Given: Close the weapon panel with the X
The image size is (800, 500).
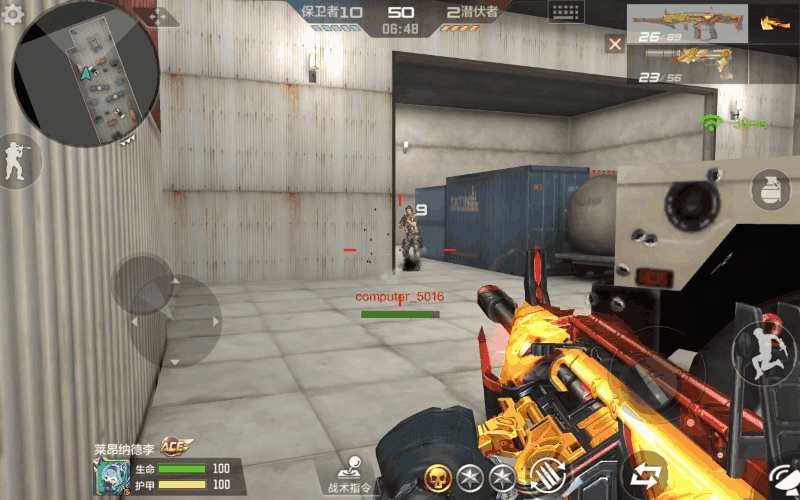Looking at the screenshot, I should 615,43.
